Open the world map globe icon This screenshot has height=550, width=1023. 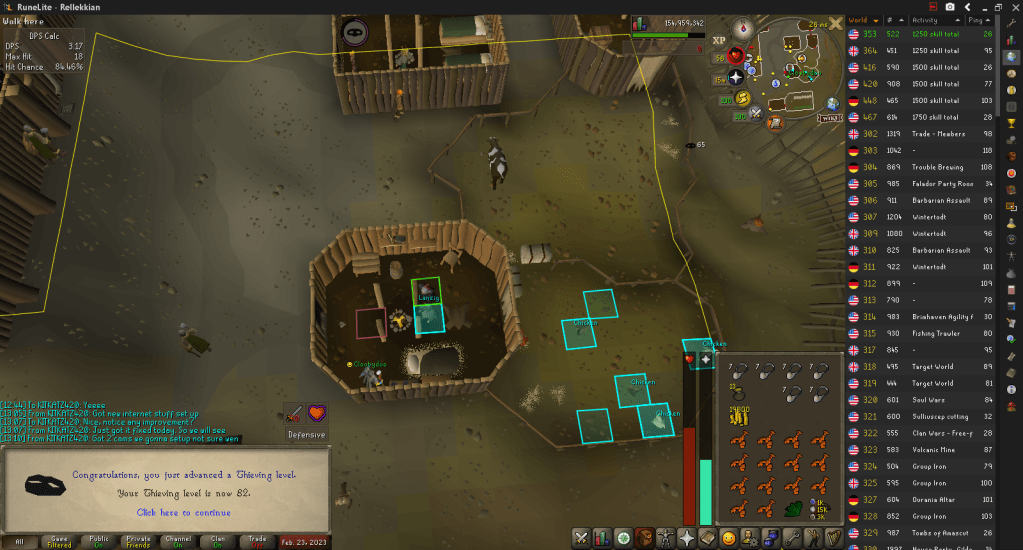point(832,103)
